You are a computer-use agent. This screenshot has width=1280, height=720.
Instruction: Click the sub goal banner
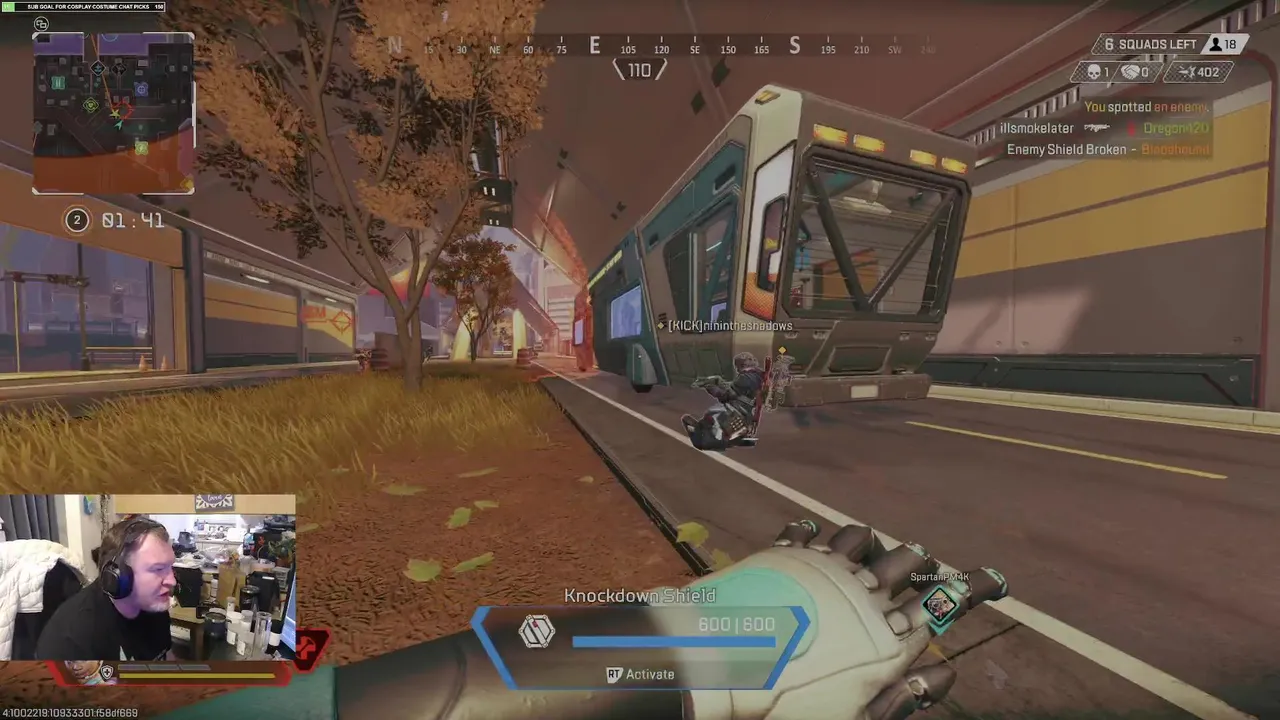click(x=83, y=7)
